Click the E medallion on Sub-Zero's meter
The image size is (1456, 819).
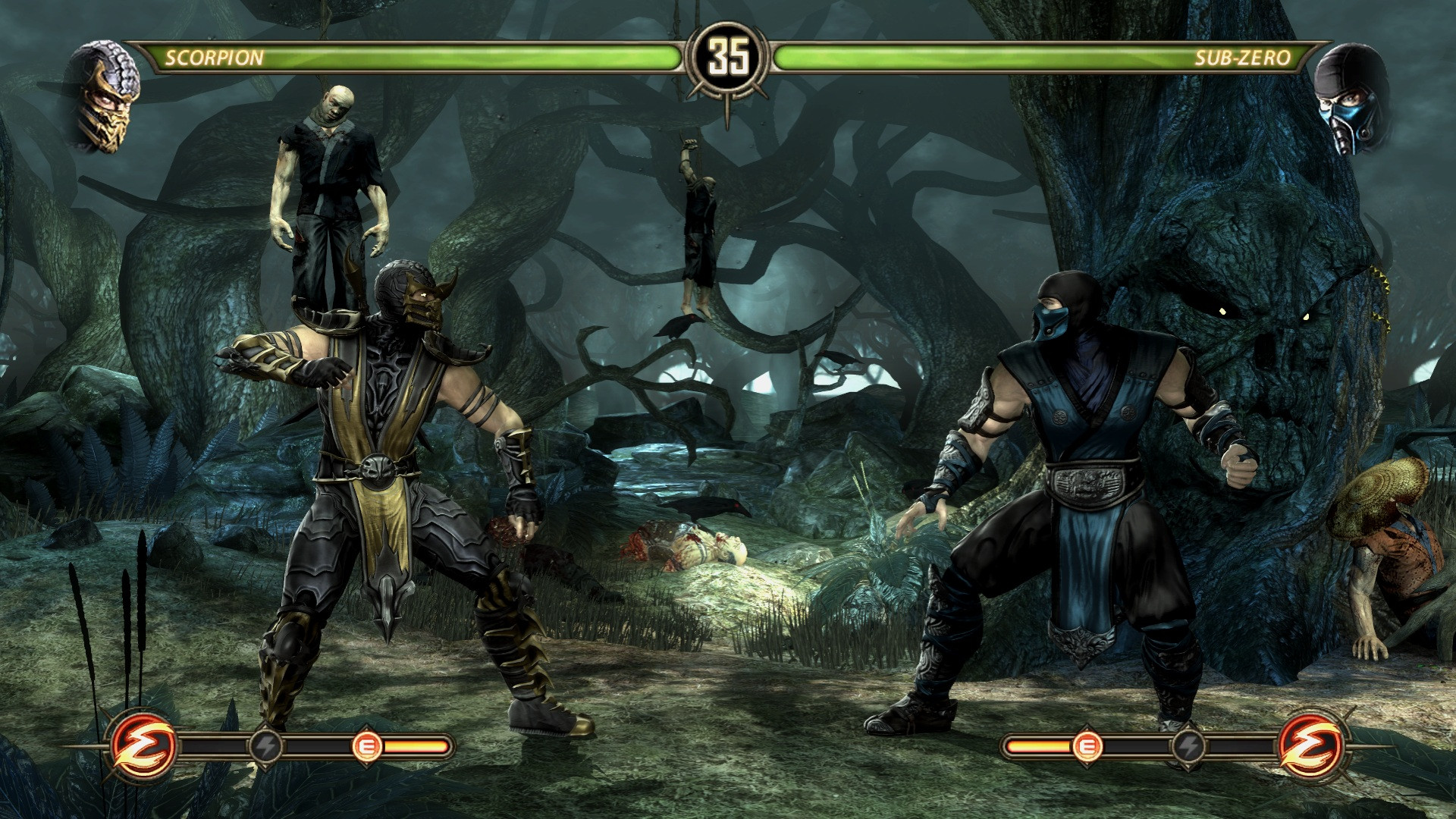1087,746
